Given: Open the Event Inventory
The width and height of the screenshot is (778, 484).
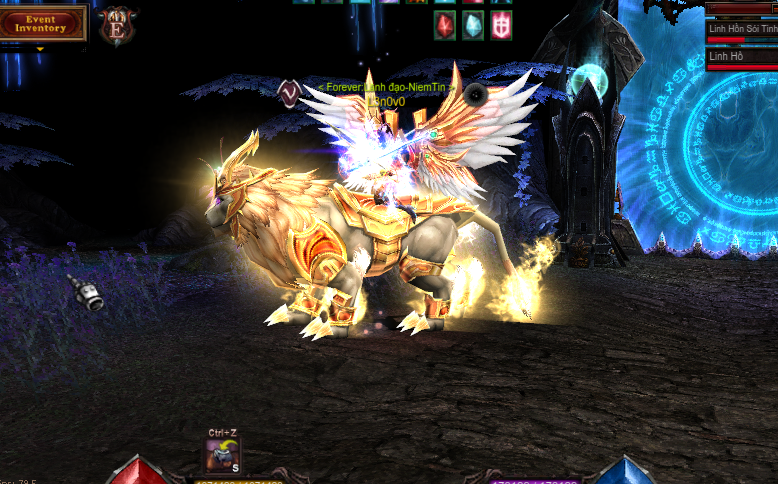Looking at the screenshot, I should pos(41,23).
